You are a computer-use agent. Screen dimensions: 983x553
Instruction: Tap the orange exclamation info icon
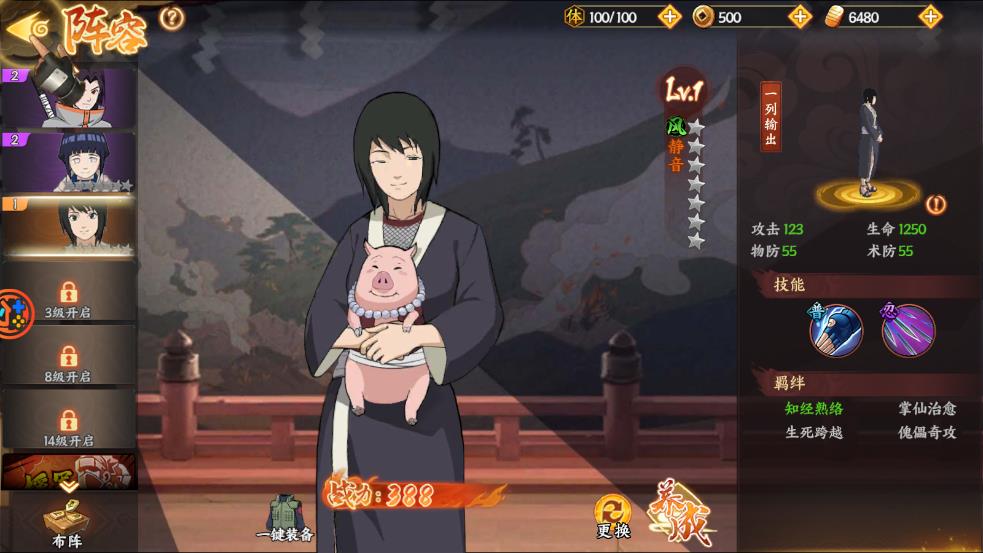[x=935, y=205]
